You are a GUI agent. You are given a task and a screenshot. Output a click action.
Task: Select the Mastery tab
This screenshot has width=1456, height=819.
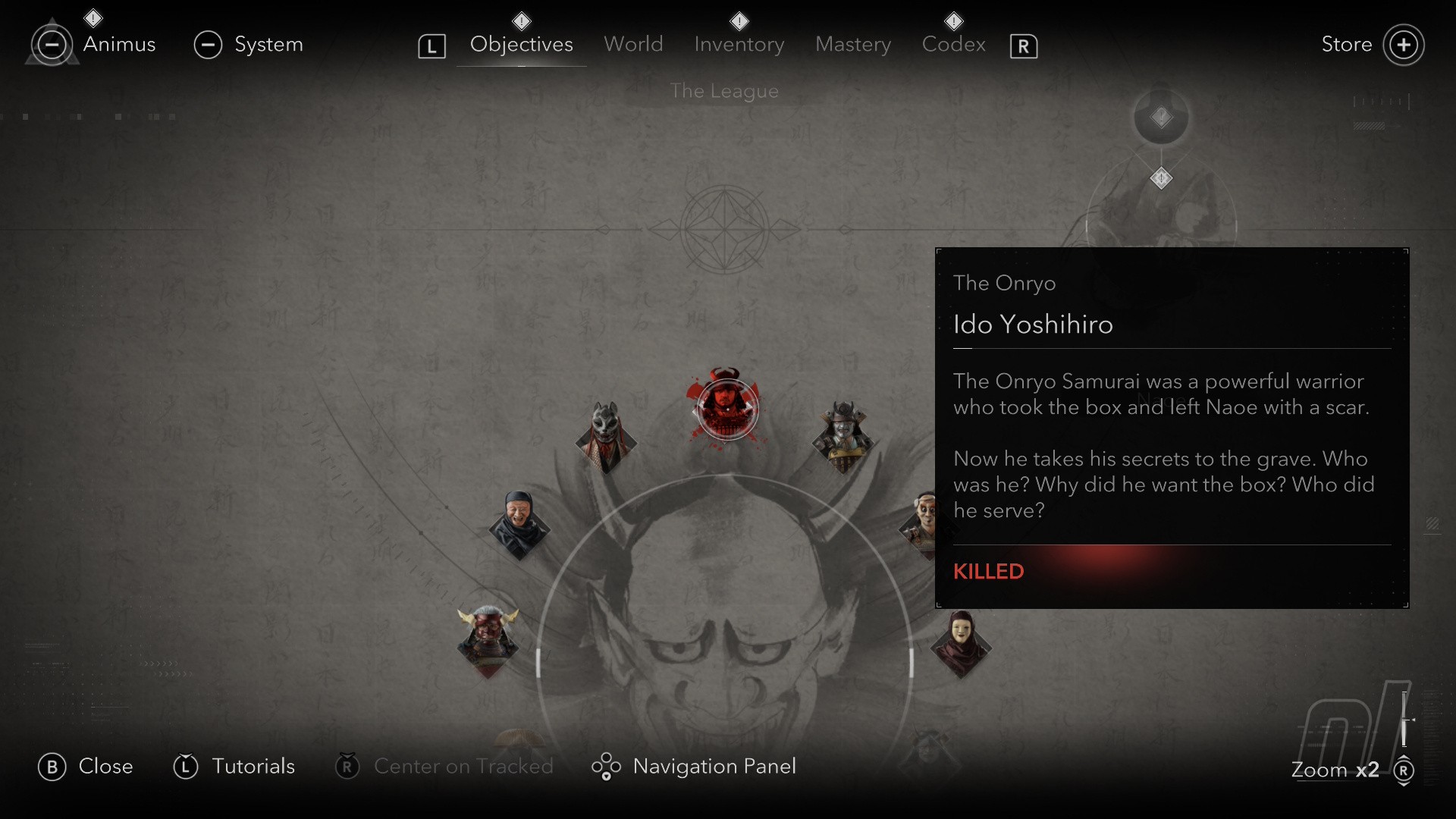(x=853, y=44)
